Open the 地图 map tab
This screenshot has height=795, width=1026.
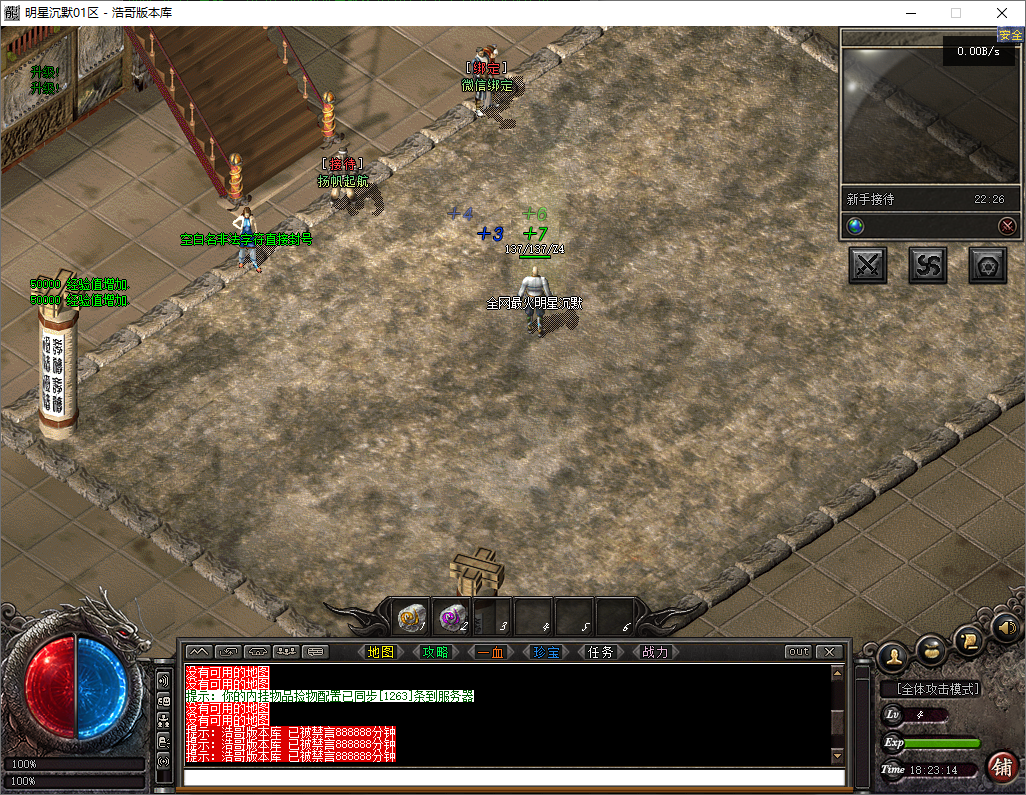tap(381, 652)
